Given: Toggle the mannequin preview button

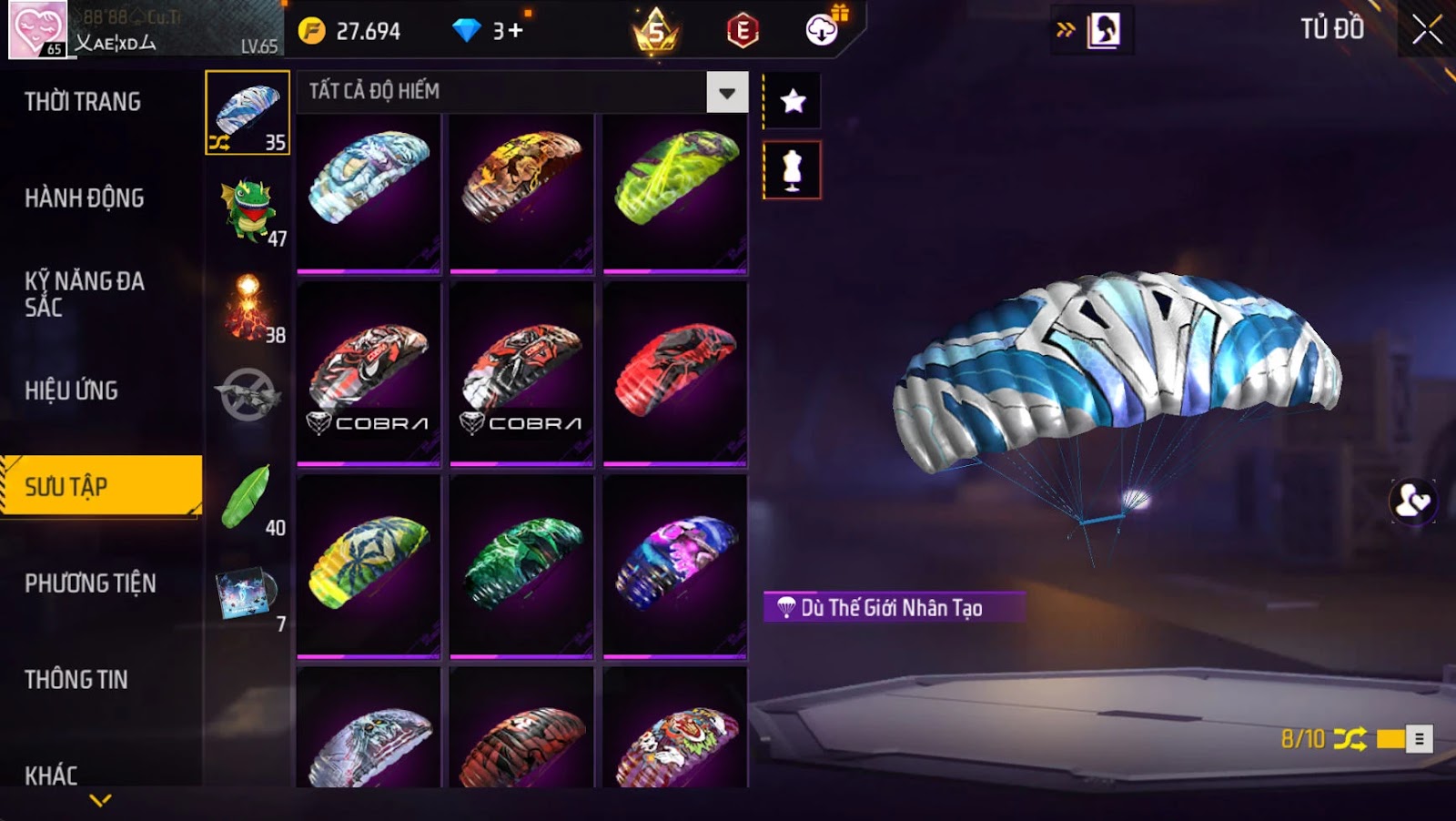Looking at the screenshot, I should [x=793, y=170].
